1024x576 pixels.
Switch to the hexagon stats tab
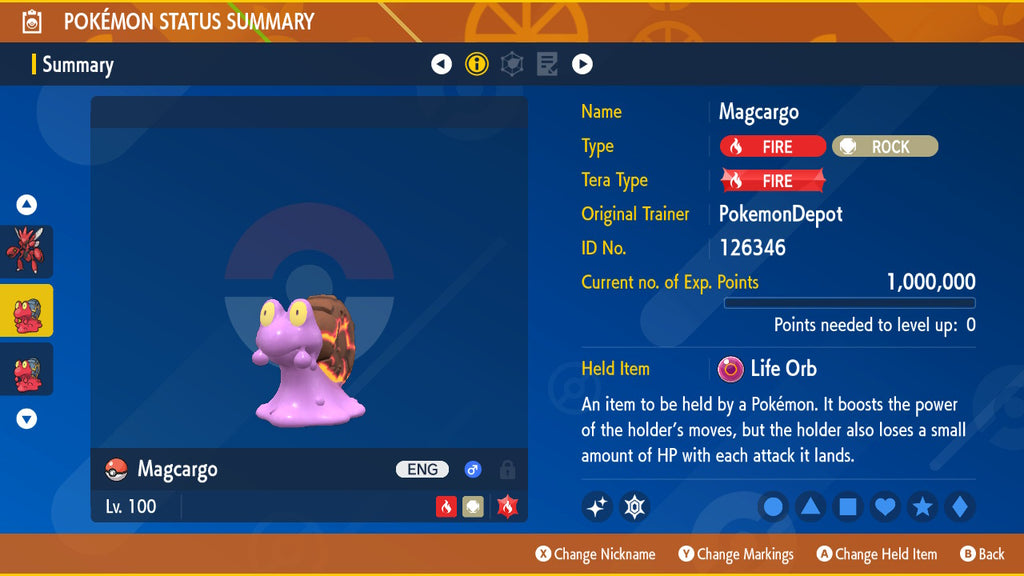pyautogui.click(x=512, y=65)
